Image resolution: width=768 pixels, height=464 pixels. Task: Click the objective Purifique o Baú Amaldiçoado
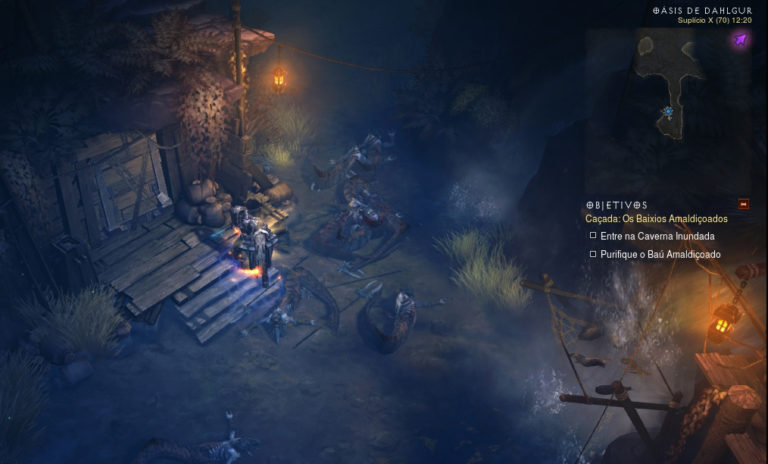point(660,254)
